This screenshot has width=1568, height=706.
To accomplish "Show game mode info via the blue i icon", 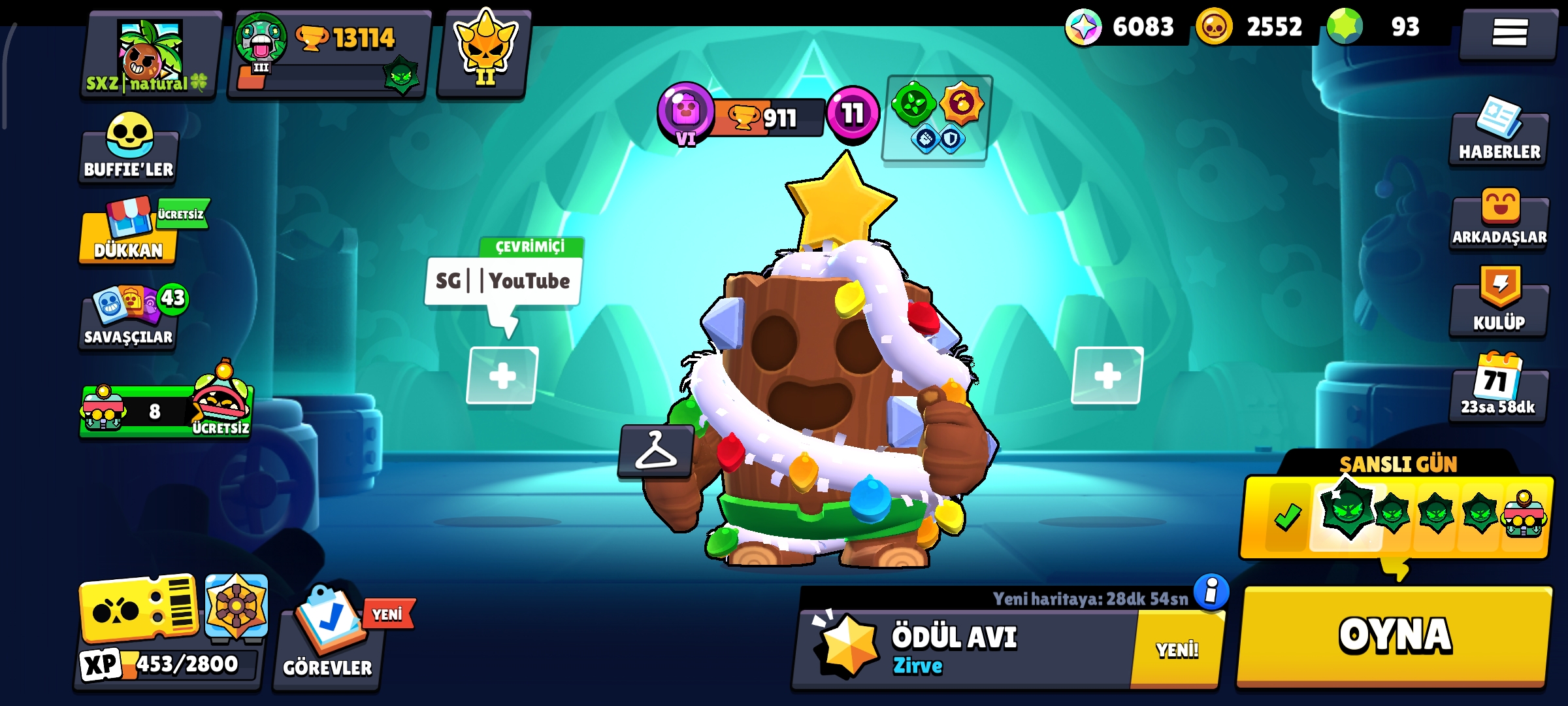I will coord(1211,592).
